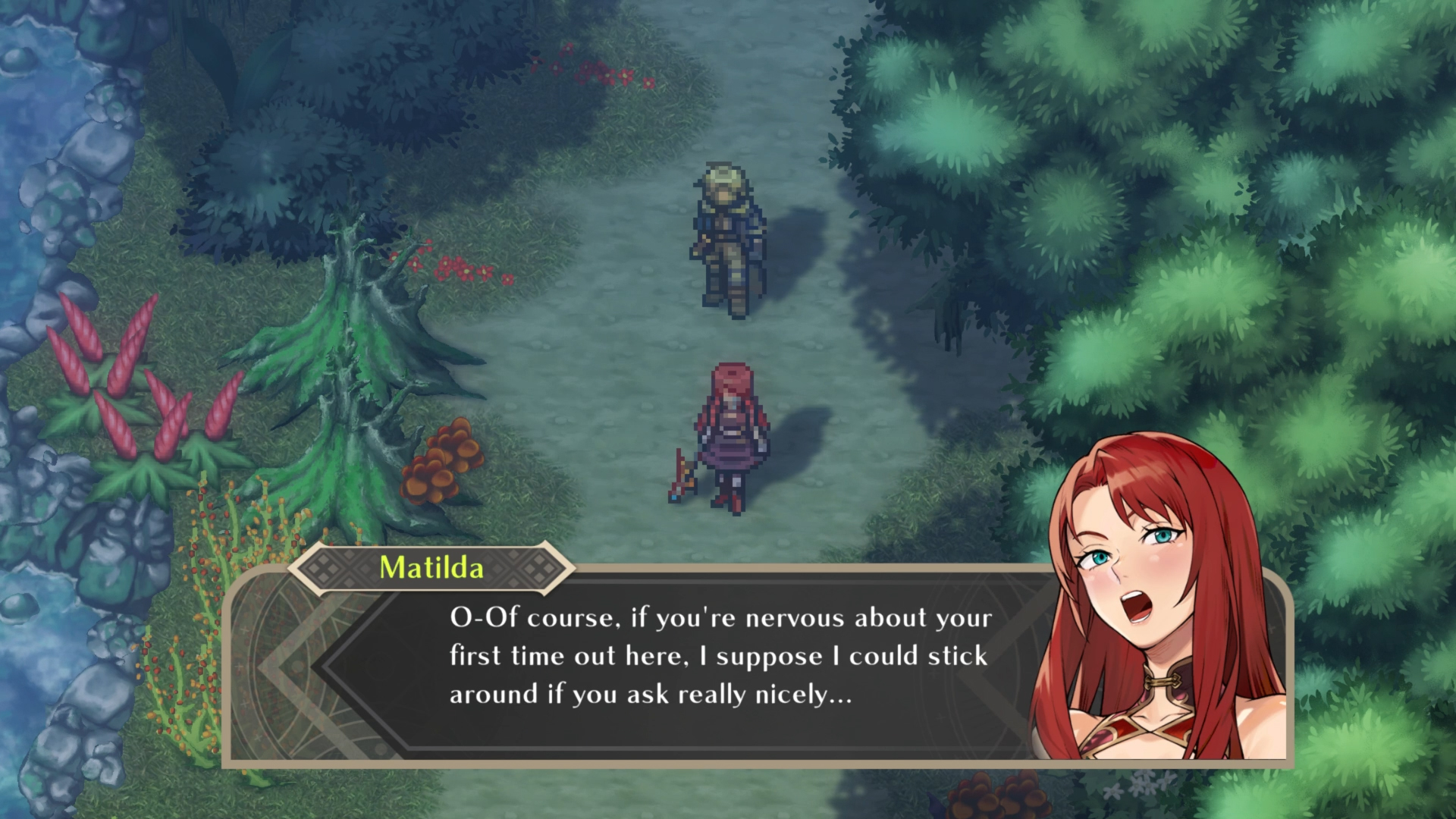Advance Matilda's dialogue text box
1456x819 pixels.
coord(720,657)
